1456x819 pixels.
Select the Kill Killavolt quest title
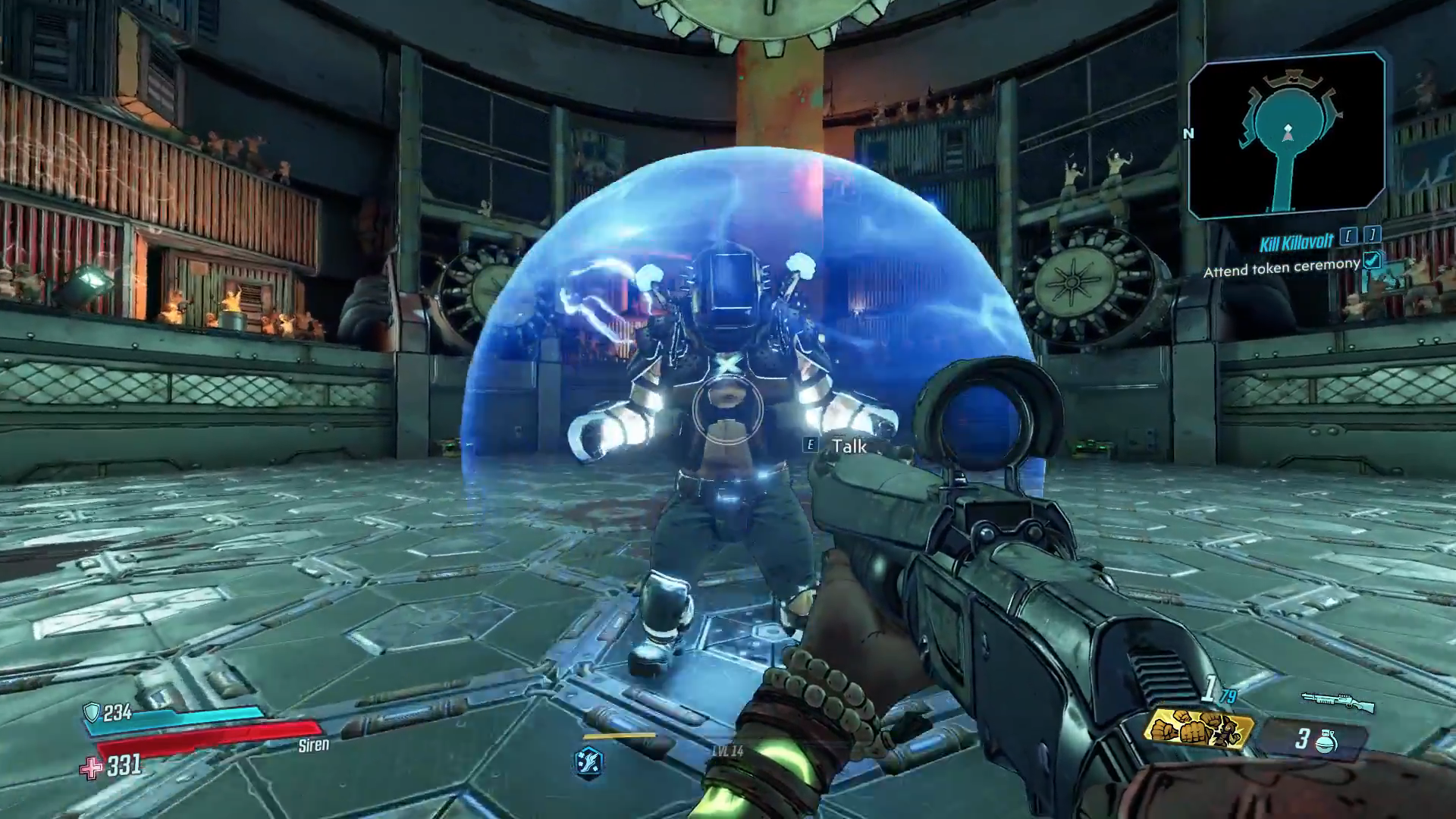(x=1297, y=243)
